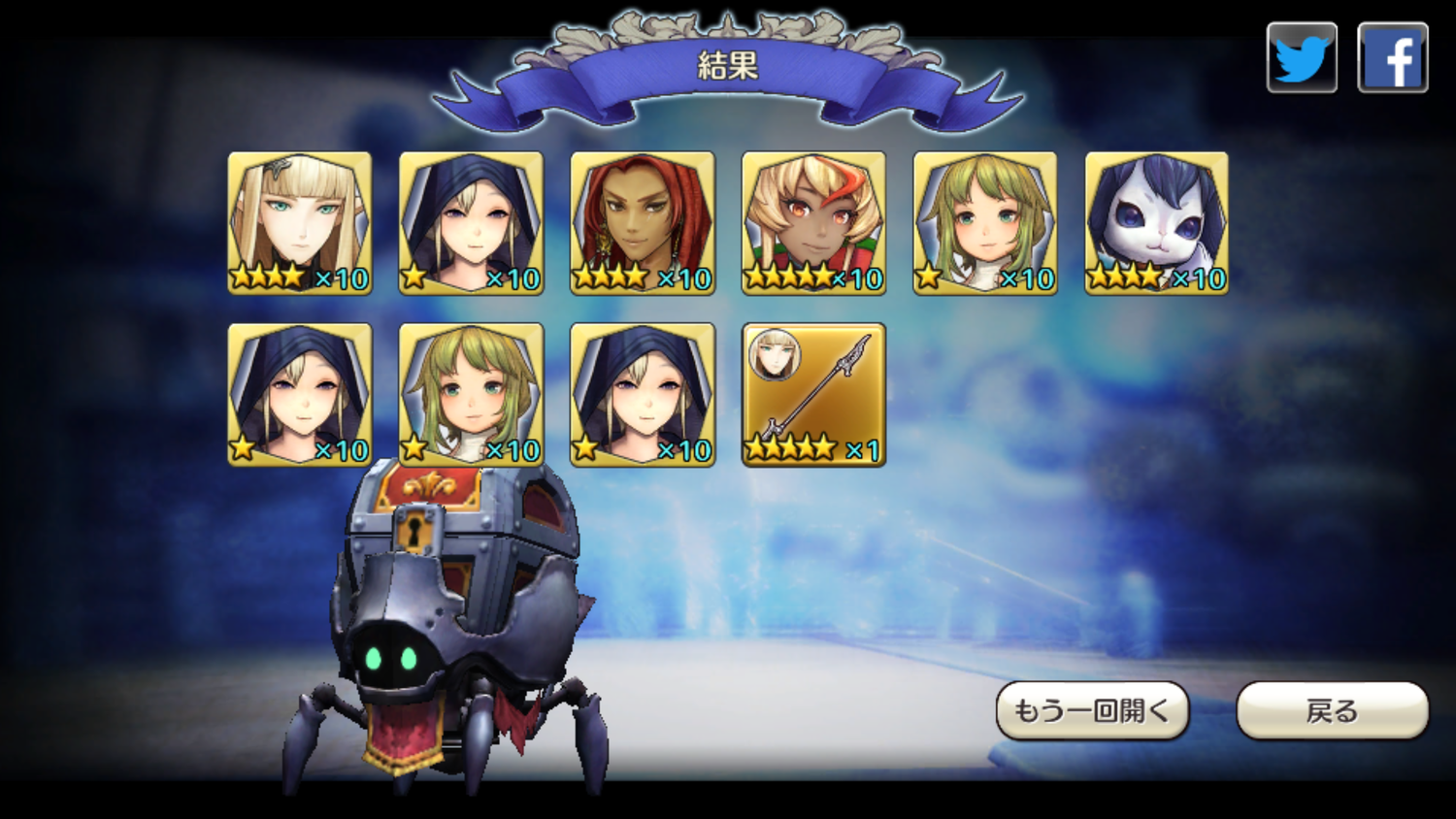Share the results on Facebook

point(1392,58)
